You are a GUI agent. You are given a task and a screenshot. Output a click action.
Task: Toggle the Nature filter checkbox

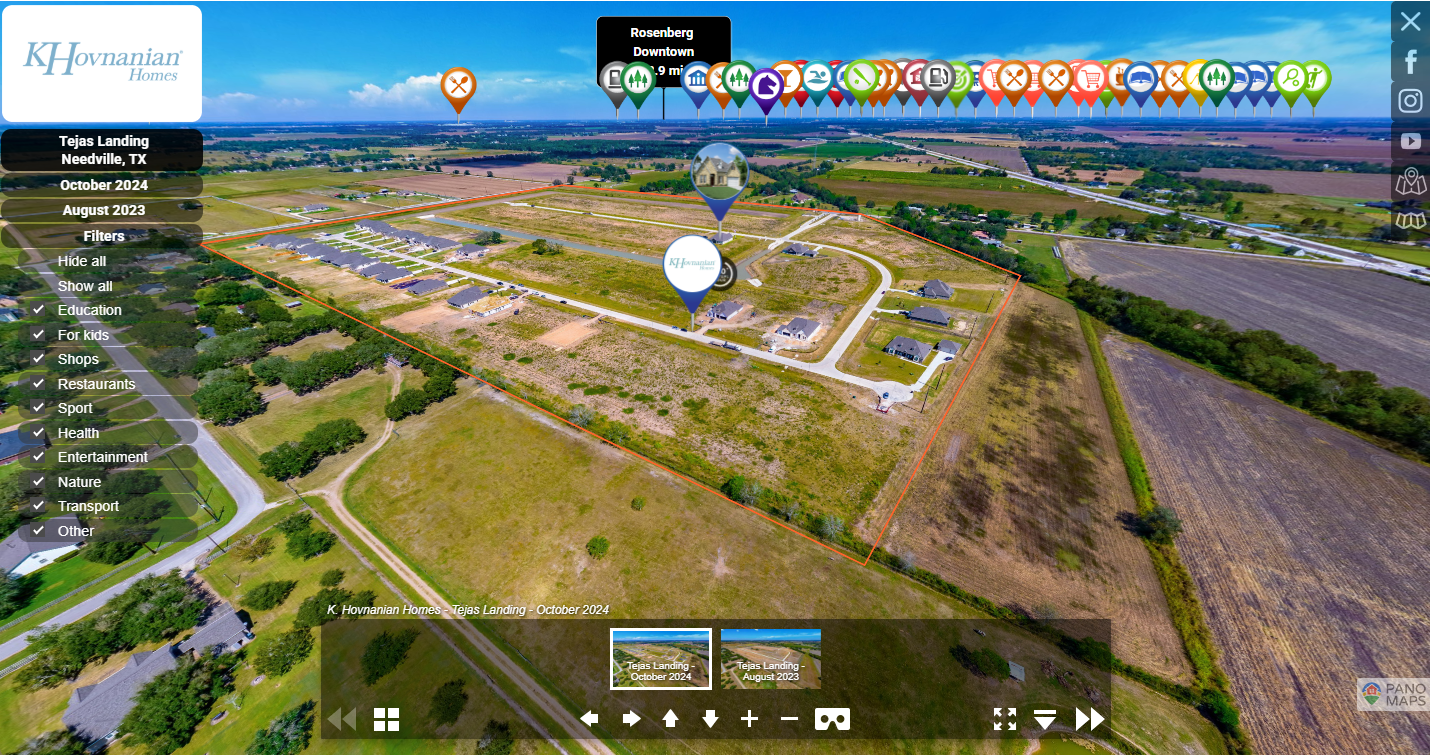(38, 482)
